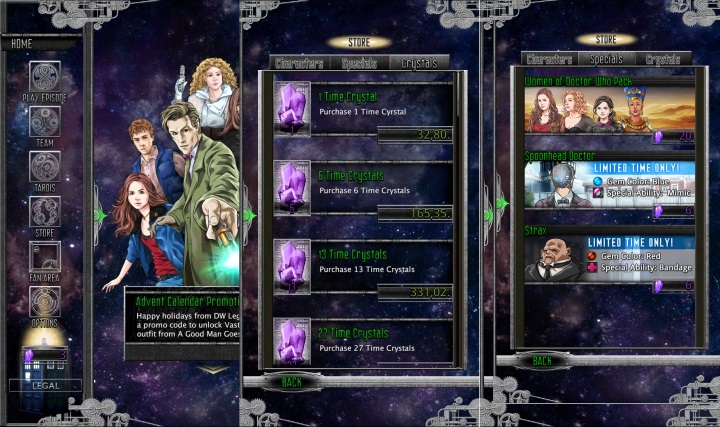The image size is (720, 427).
Task: Open Play Episode from the home menu
Action: pyautogui.click(x=44, y=78)
